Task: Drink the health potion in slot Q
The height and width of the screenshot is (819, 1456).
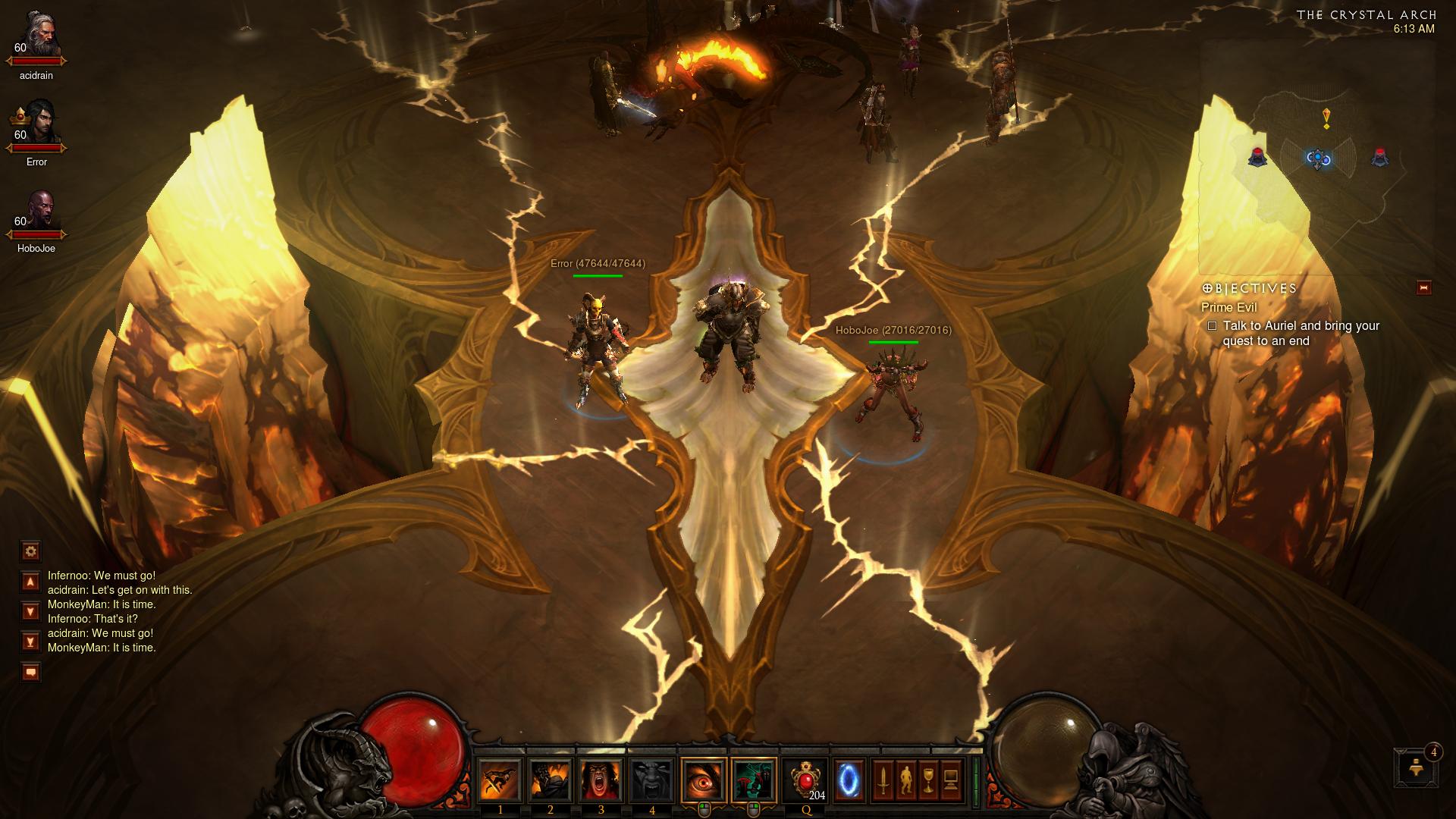Action: tap(805, 780)
